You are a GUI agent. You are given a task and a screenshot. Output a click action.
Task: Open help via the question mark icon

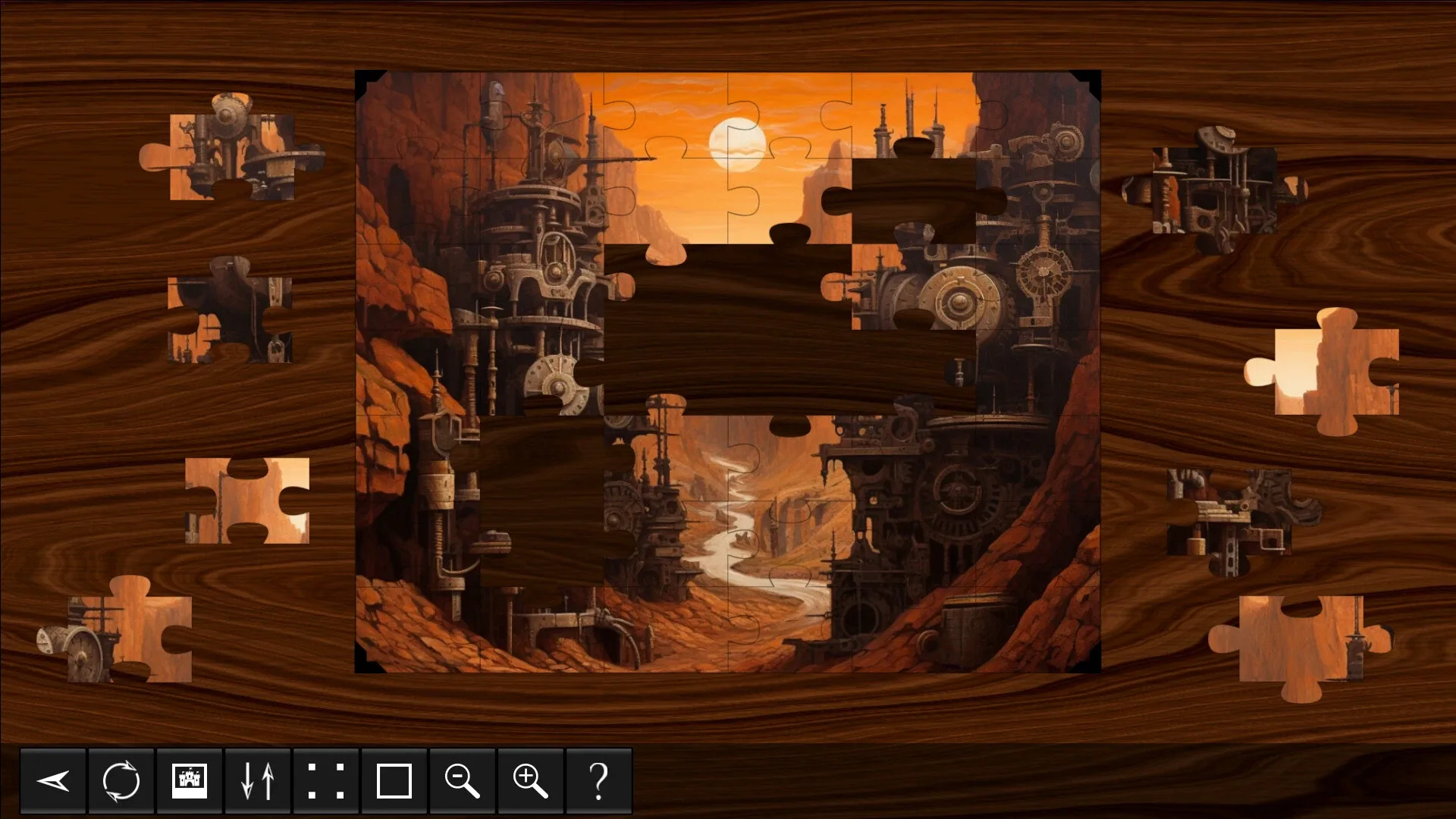598,780
